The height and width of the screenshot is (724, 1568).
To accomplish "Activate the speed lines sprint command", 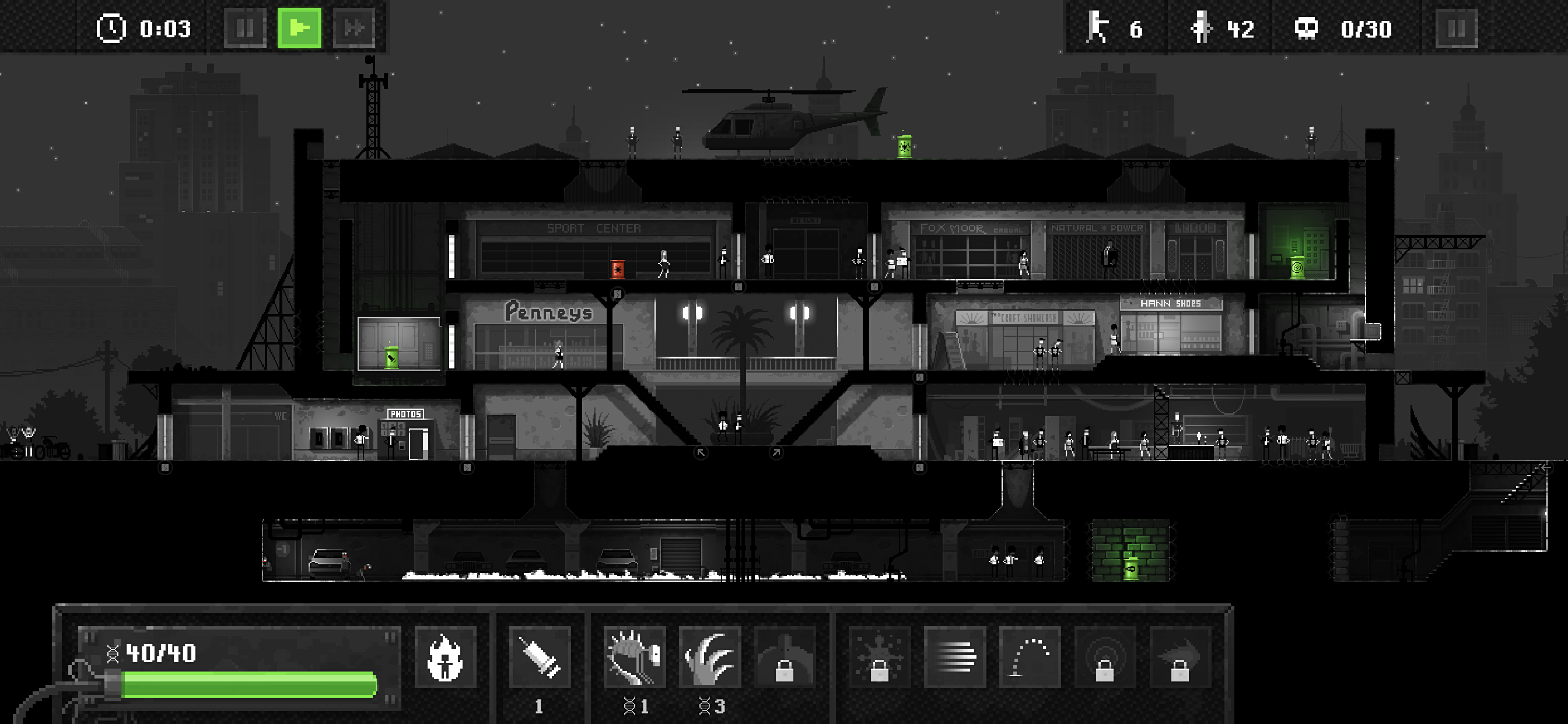I will tap(954, 657).
